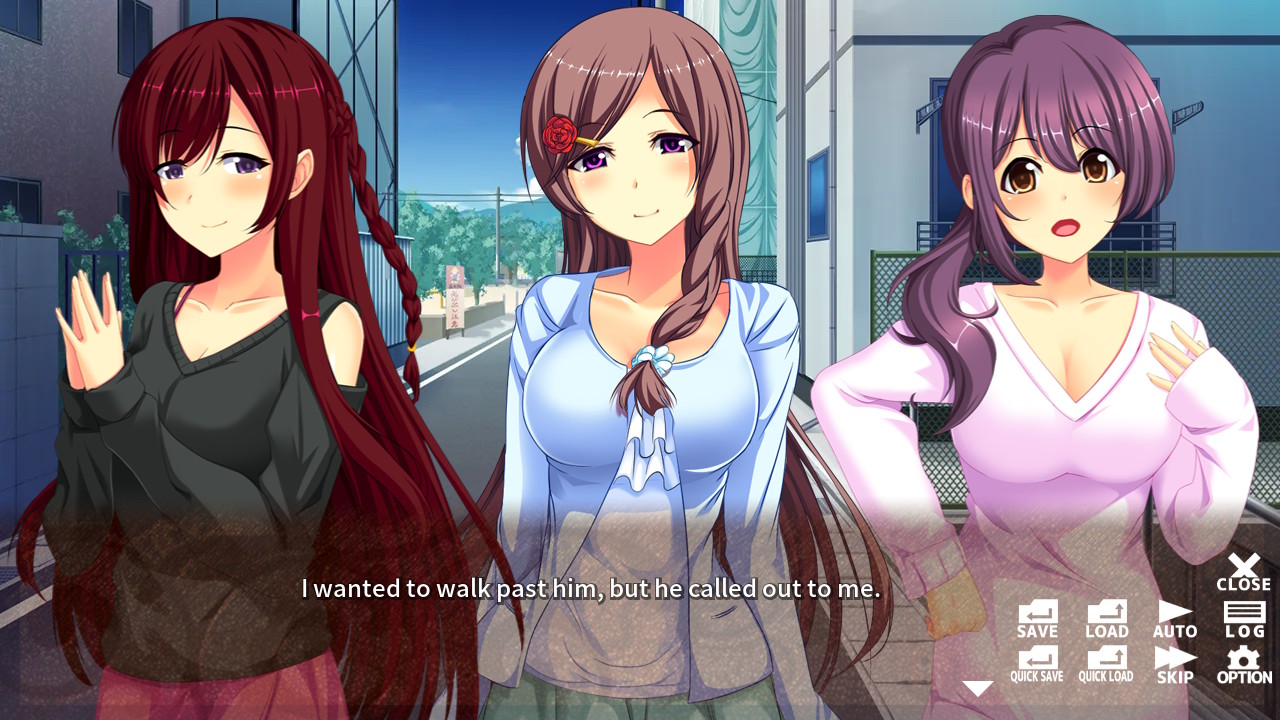1280x720 pixels.
Task: Switch to the save screen
Action: (x=1038, y=615)
